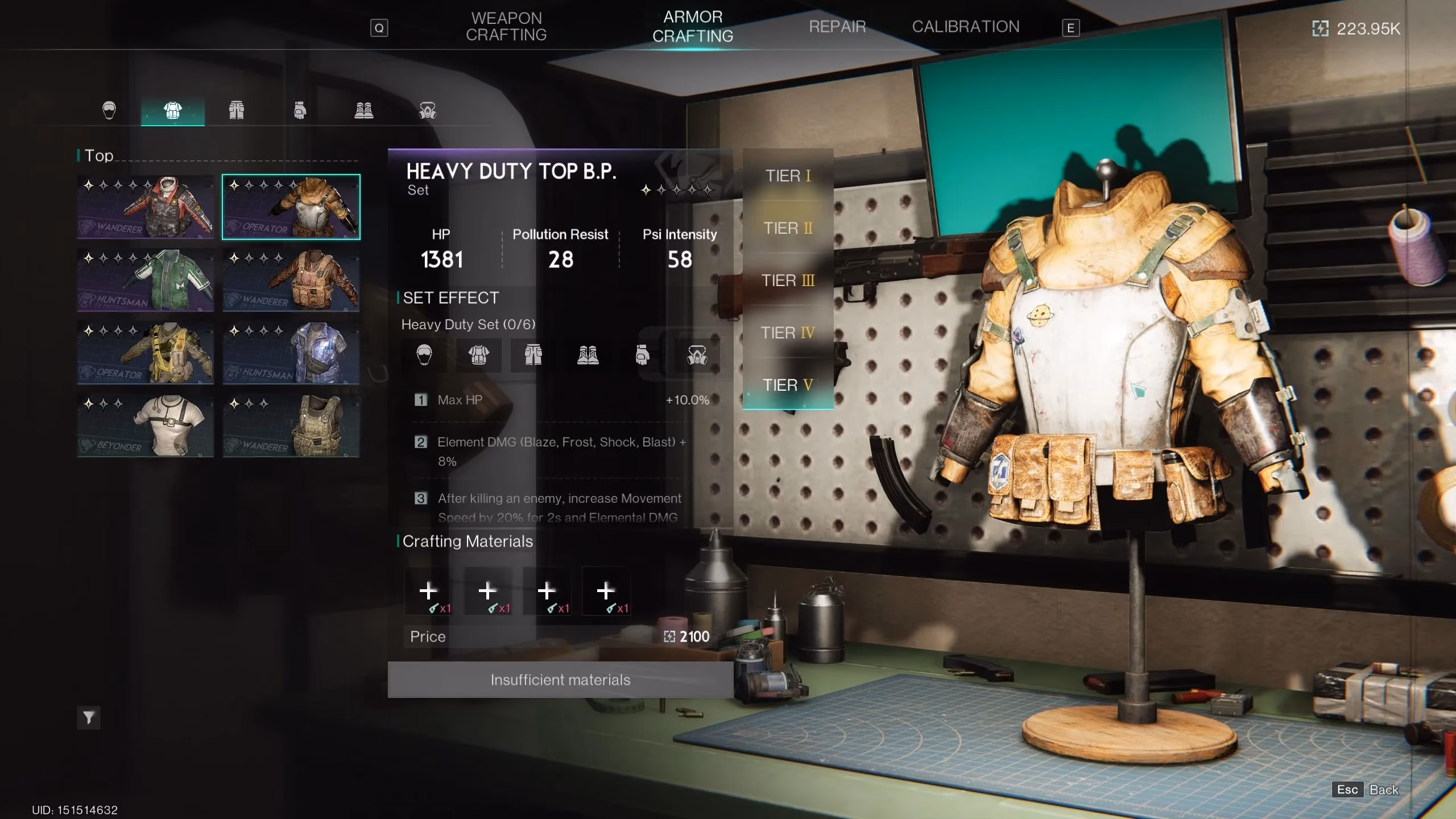
Task: Click the Insufficient materials craft button
Action: pyautogui.click(x=560, y=680)
